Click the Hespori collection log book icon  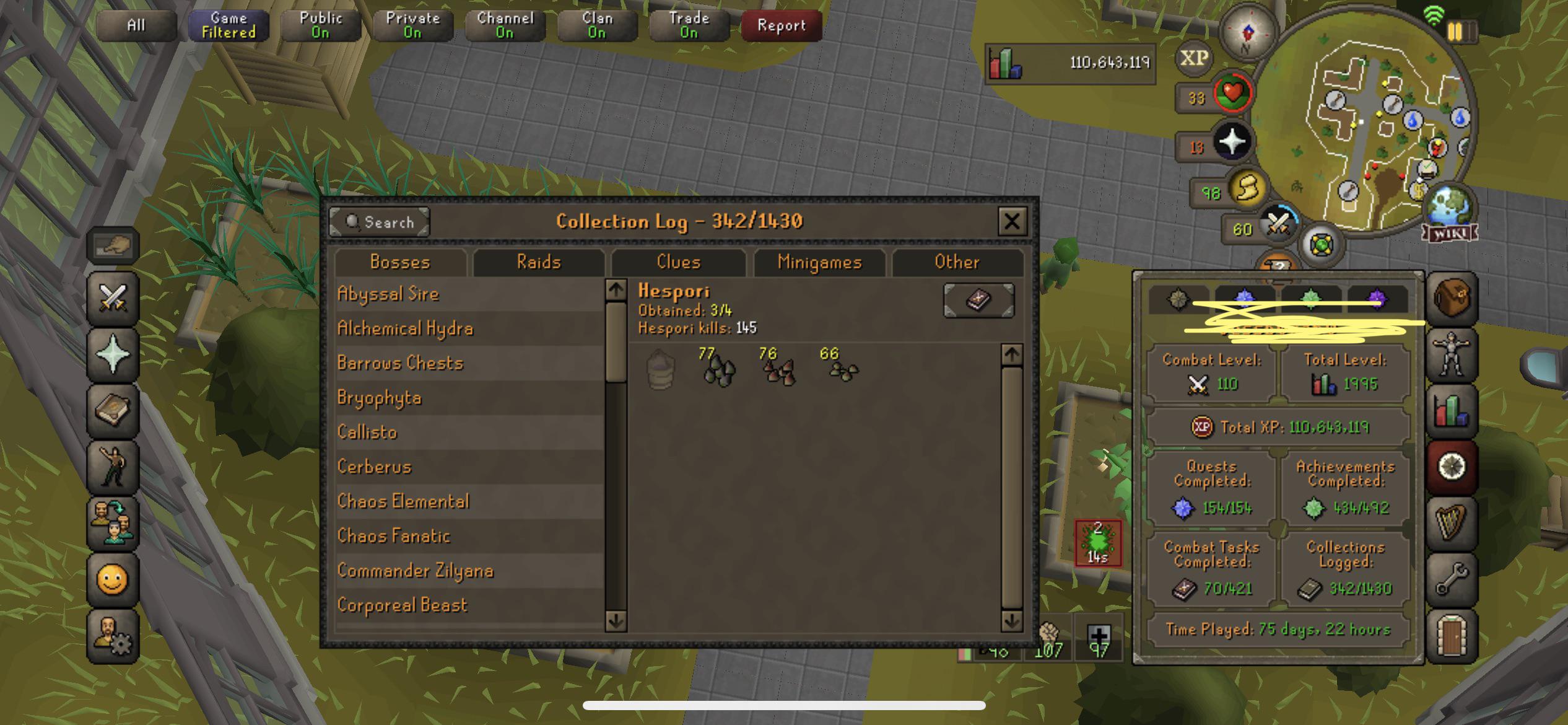click(977, 300)
